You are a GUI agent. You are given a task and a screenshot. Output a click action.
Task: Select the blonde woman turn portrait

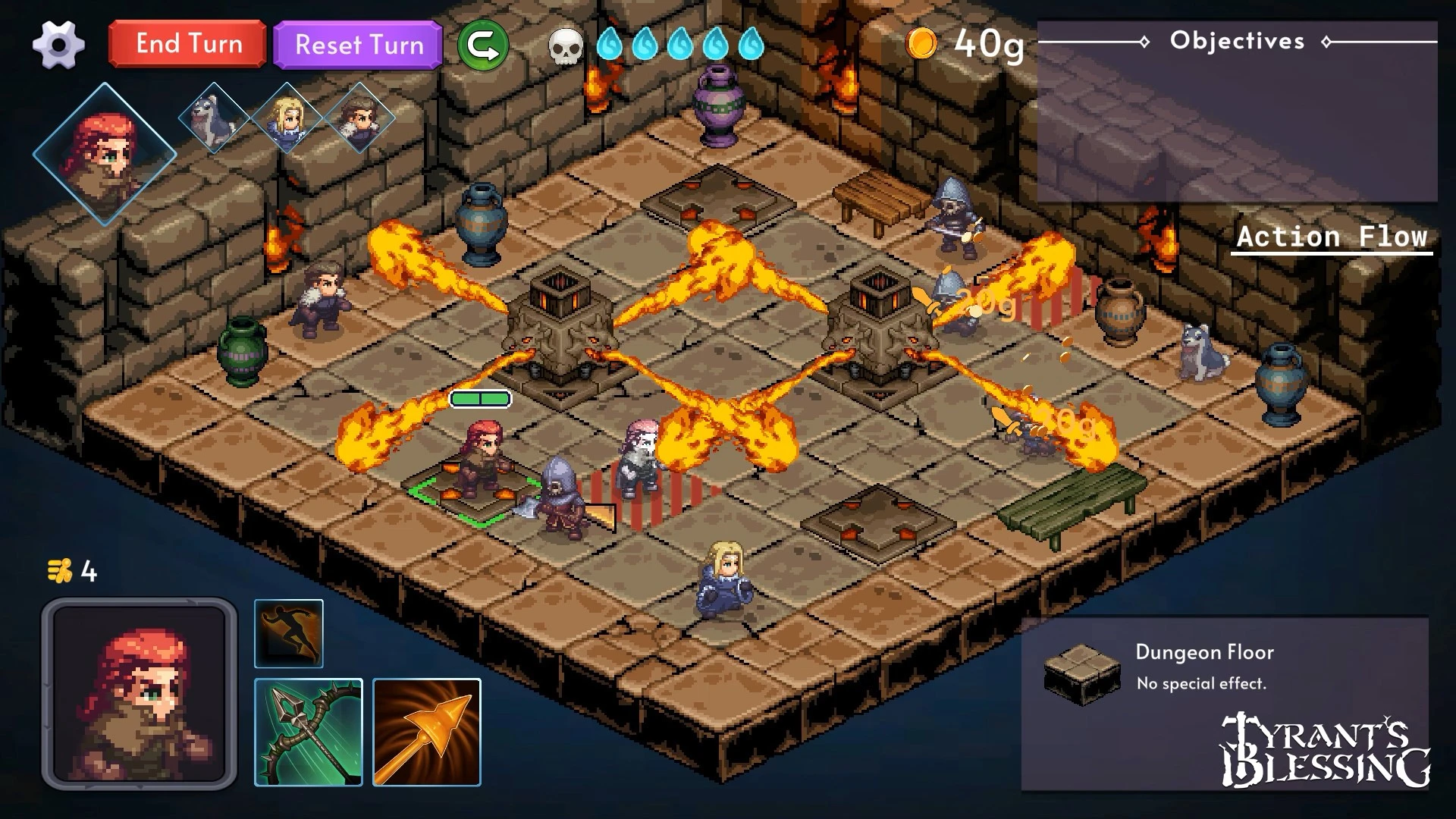click(287, 118)
